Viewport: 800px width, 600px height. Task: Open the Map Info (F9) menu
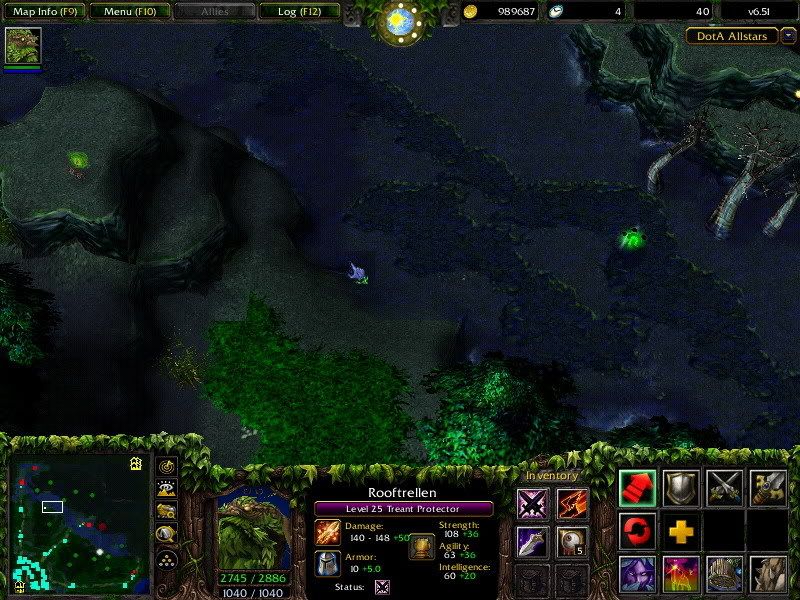[x=44, y=12]
